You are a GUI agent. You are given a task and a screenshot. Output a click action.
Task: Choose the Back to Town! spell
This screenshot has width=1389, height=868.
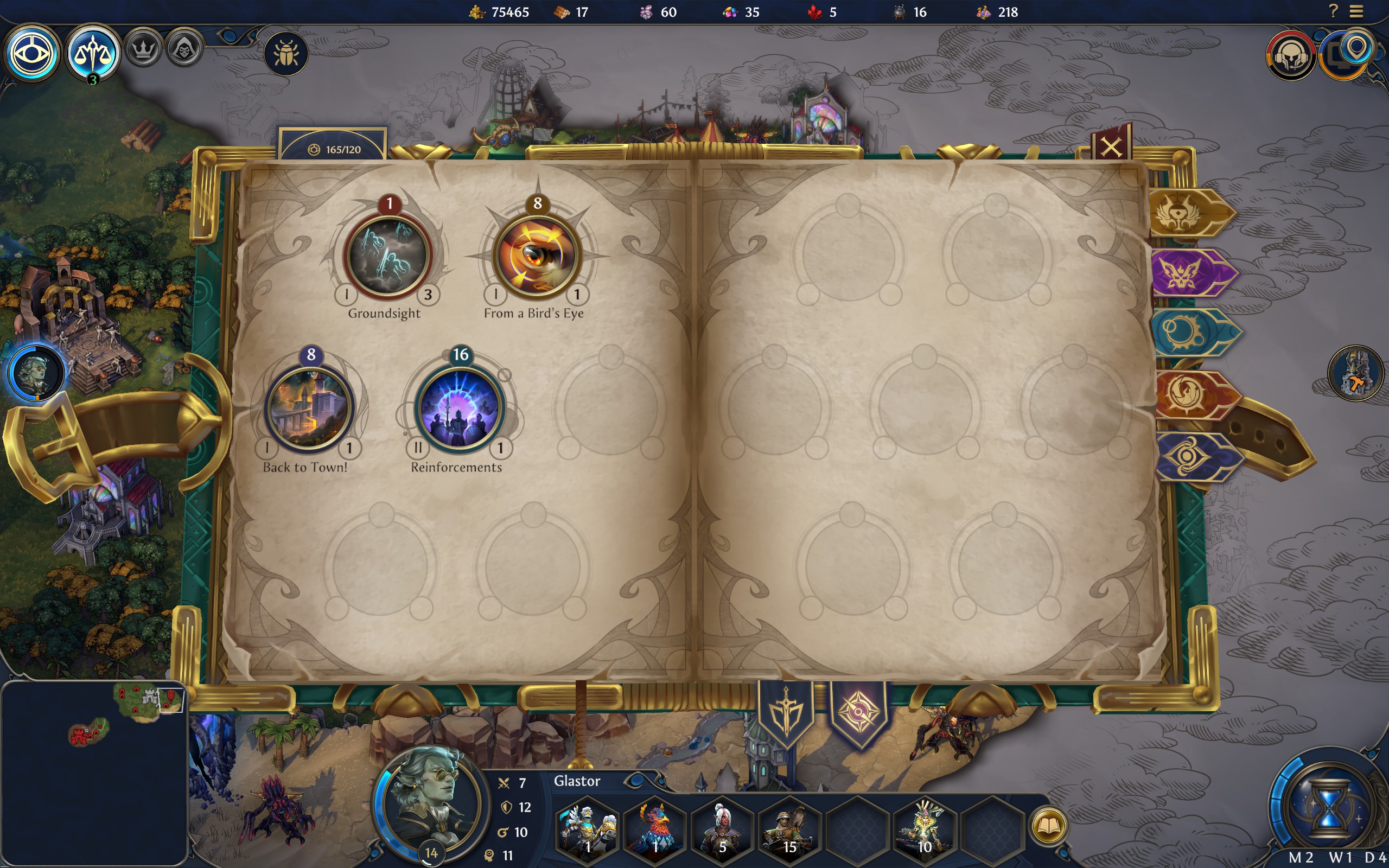coord(309,407)
